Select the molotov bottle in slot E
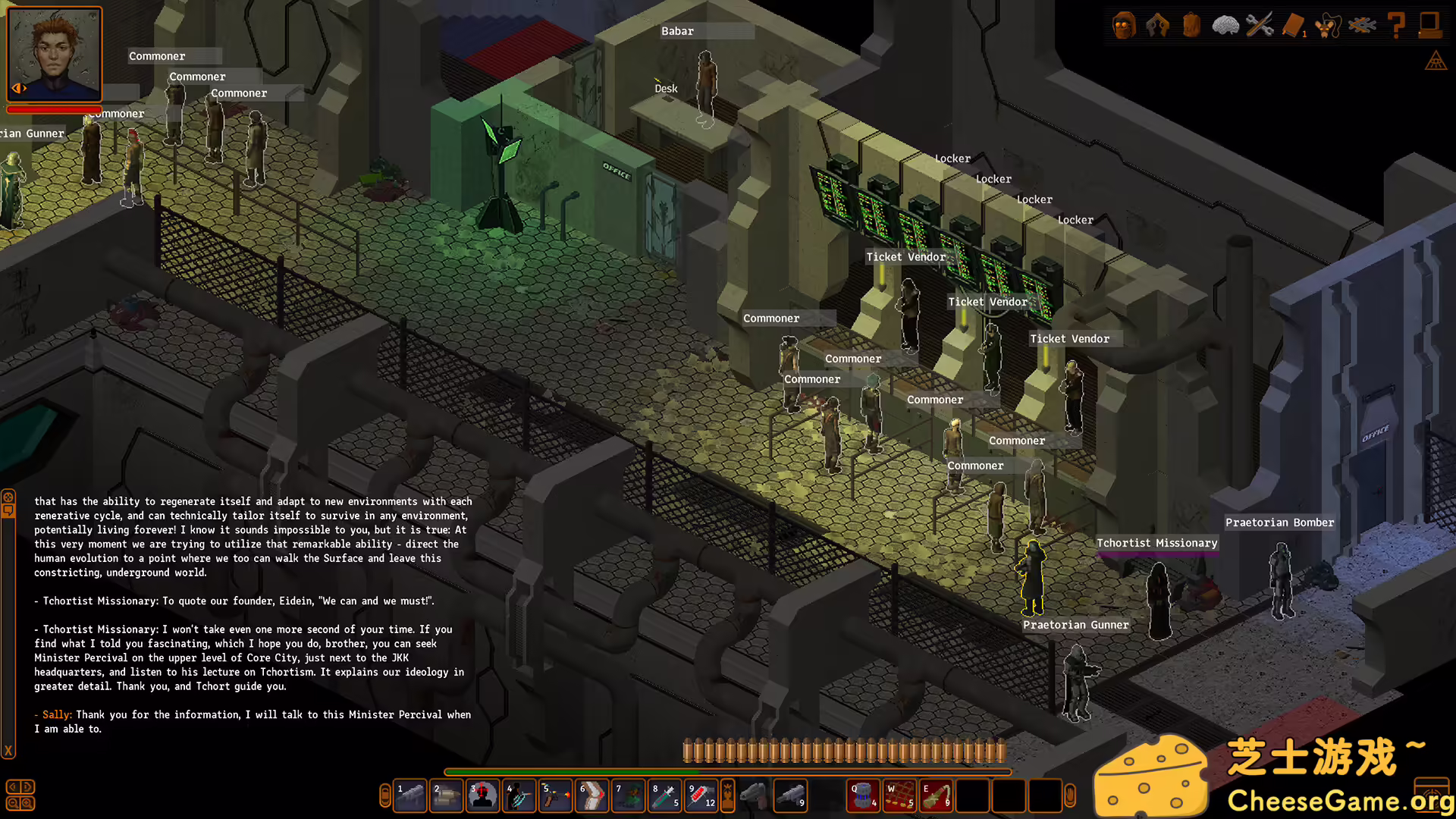Image resolution: width=1456 pixels, height=819 pixels. coord(937,795)
